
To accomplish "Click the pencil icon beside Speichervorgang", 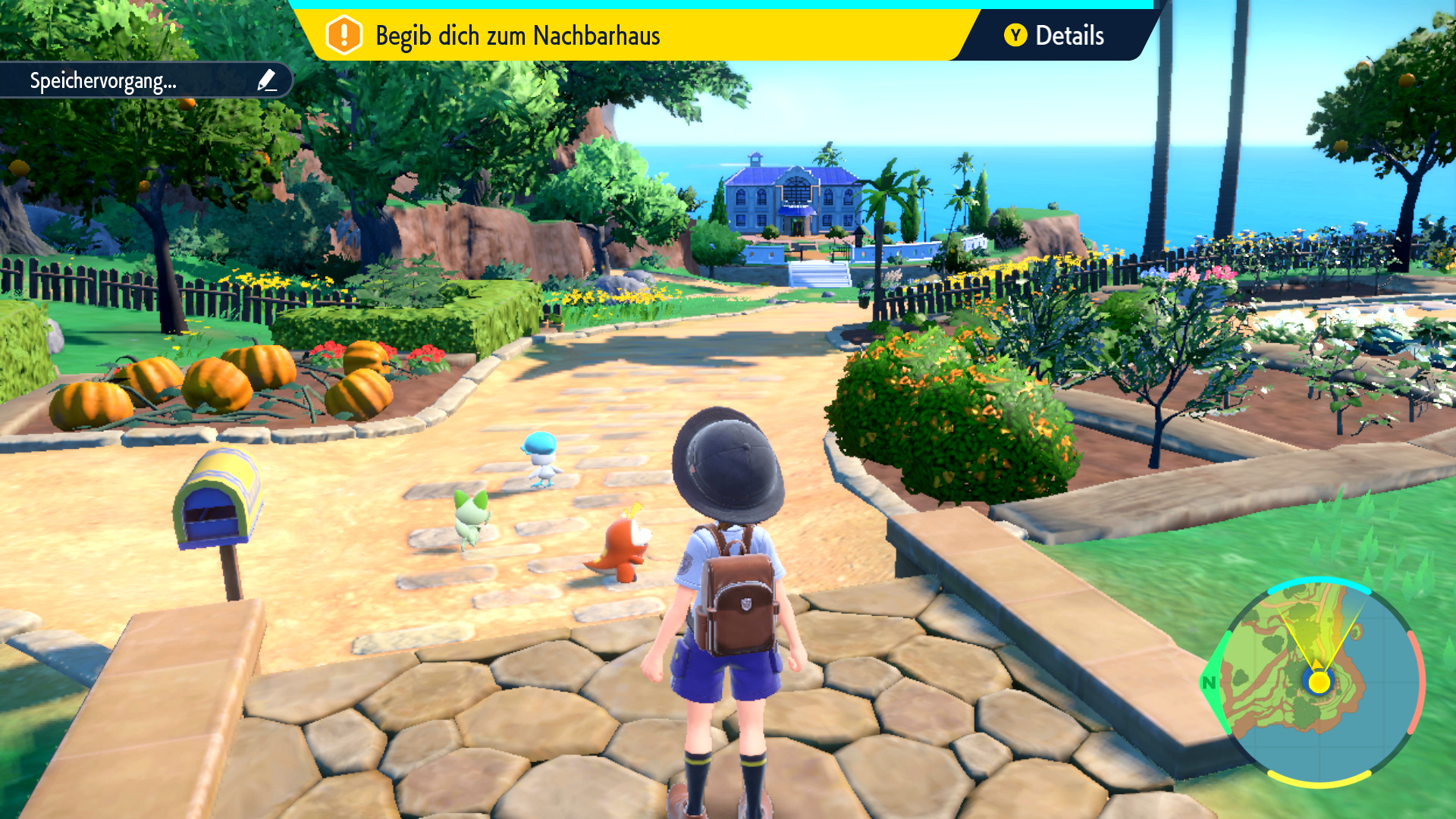I will pos(267,78).
